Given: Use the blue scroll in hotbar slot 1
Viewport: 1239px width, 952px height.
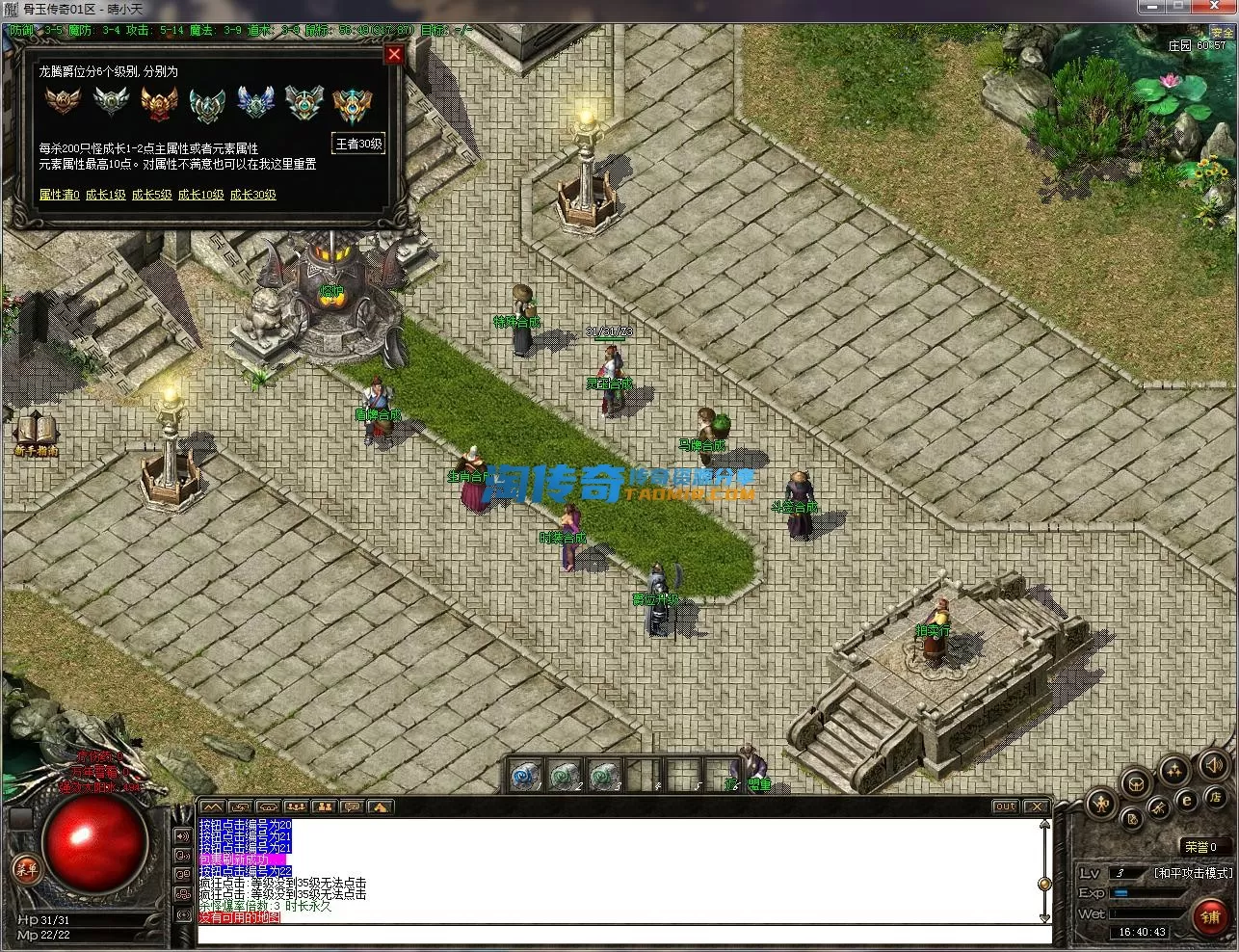Looking at the screenshot, I should [x=524, y=775].
